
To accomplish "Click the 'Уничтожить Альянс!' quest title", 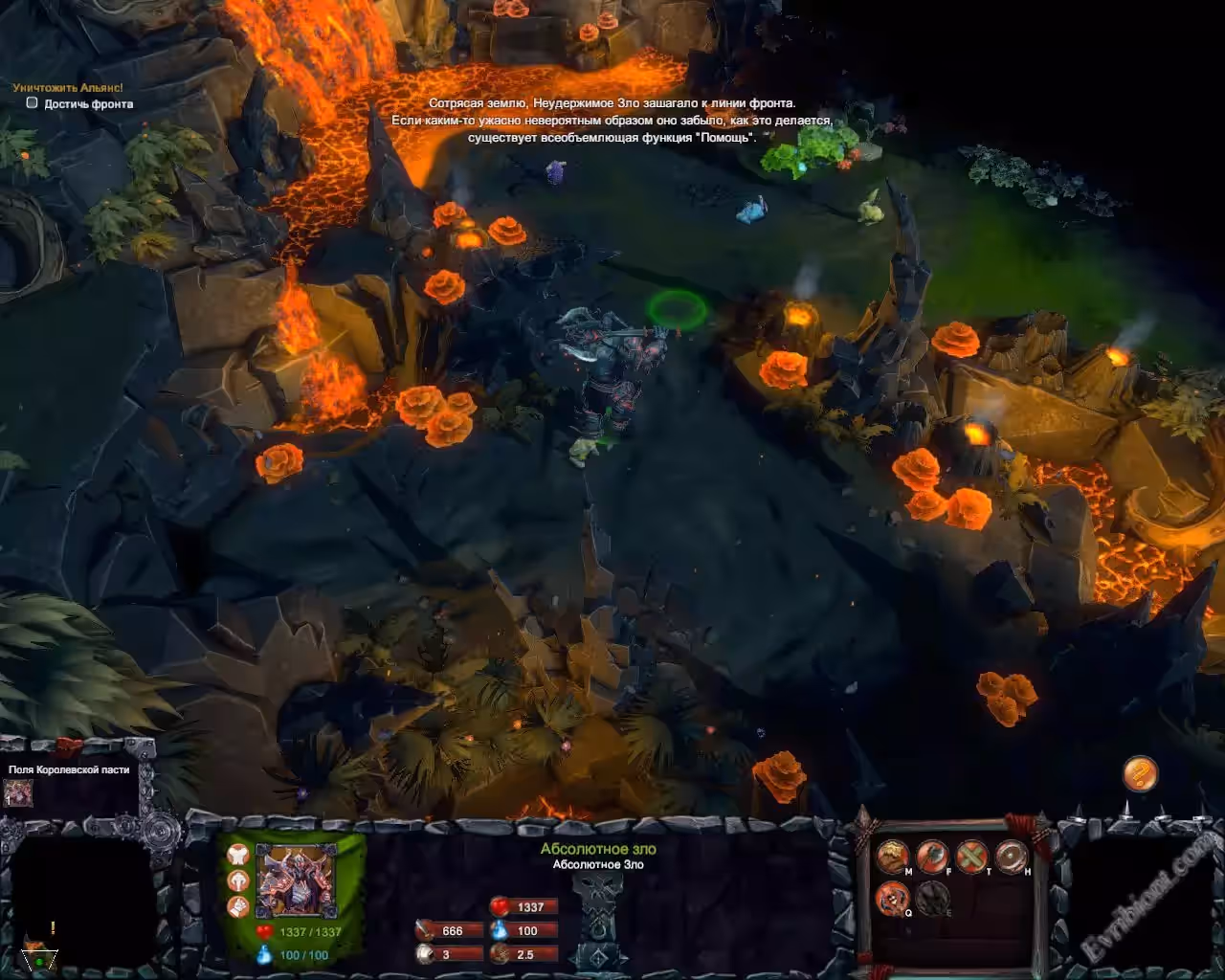I will tap(68, 88).
